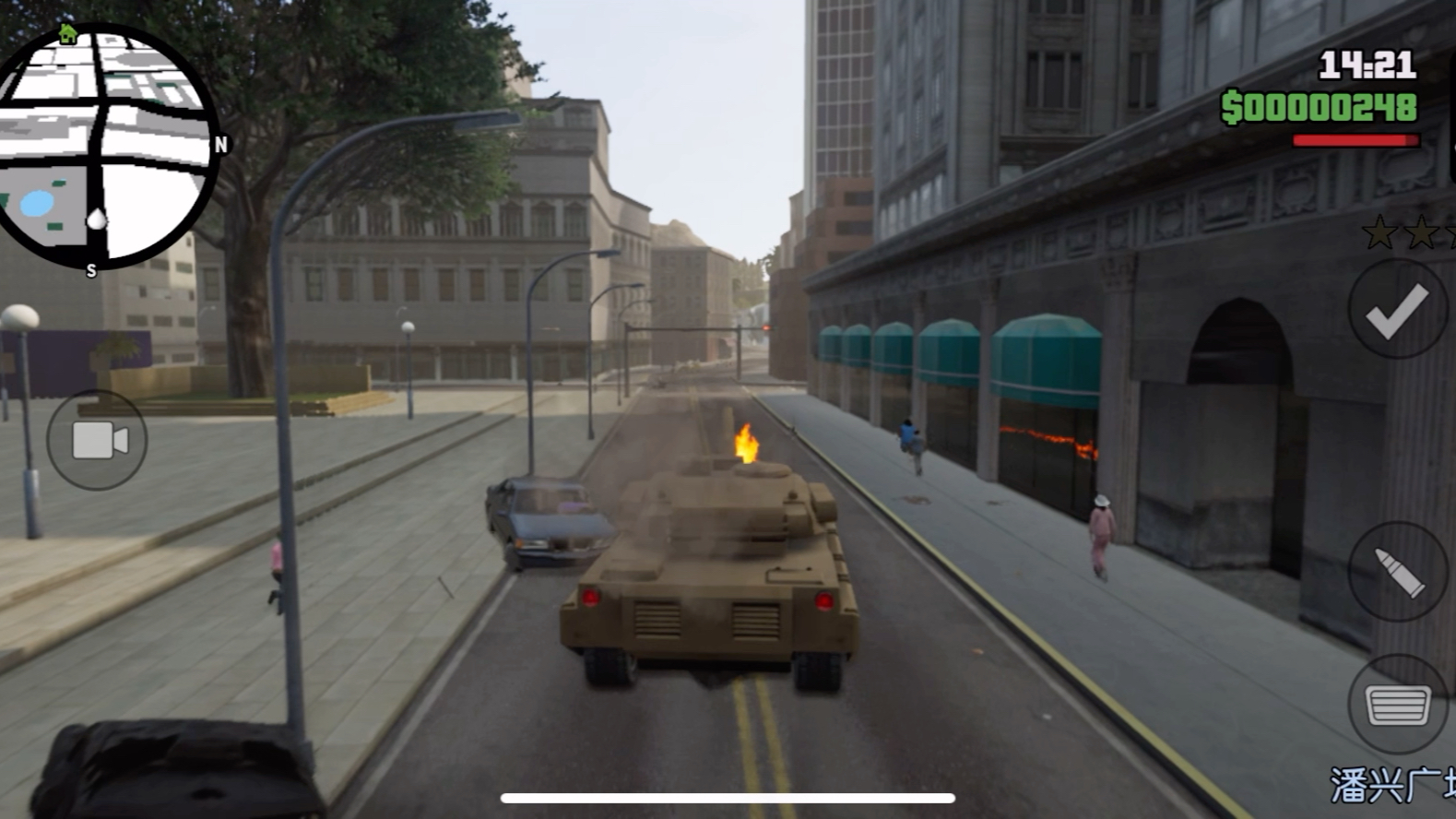Tap the S compass marker on the radar

tap(90, 272)
